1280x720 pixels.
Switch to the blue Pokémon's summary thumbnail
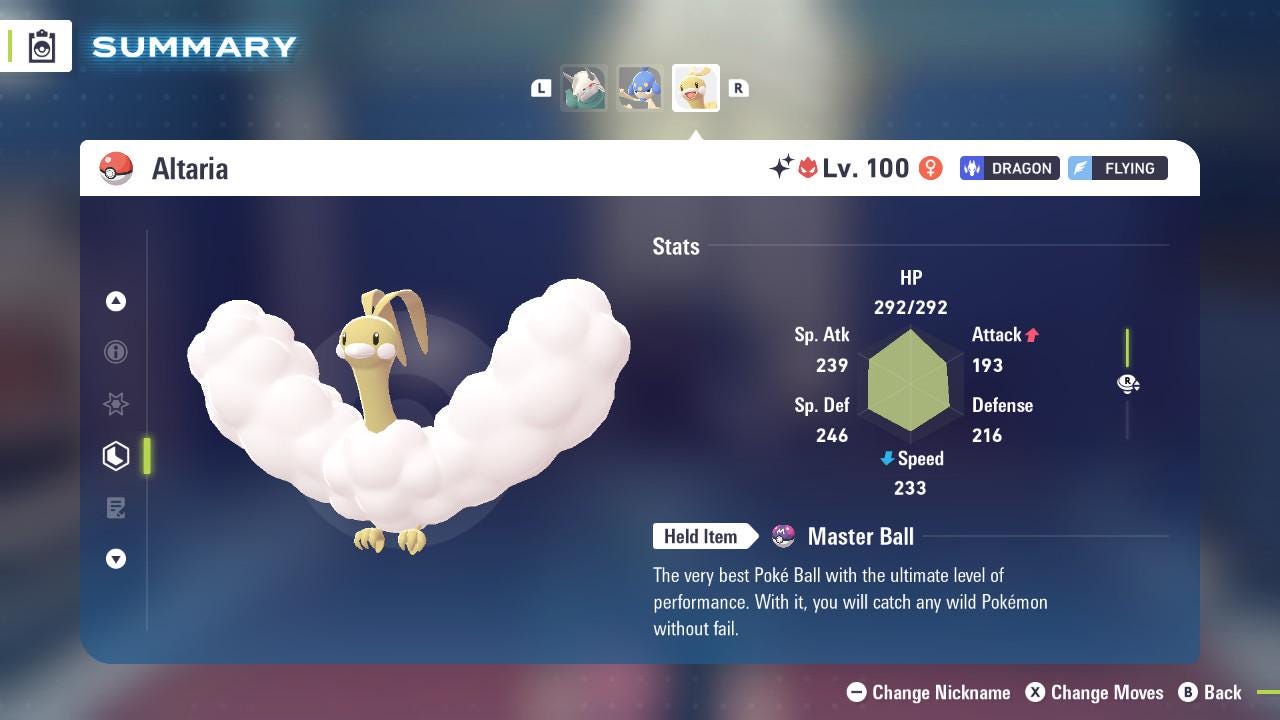[640, 88]
